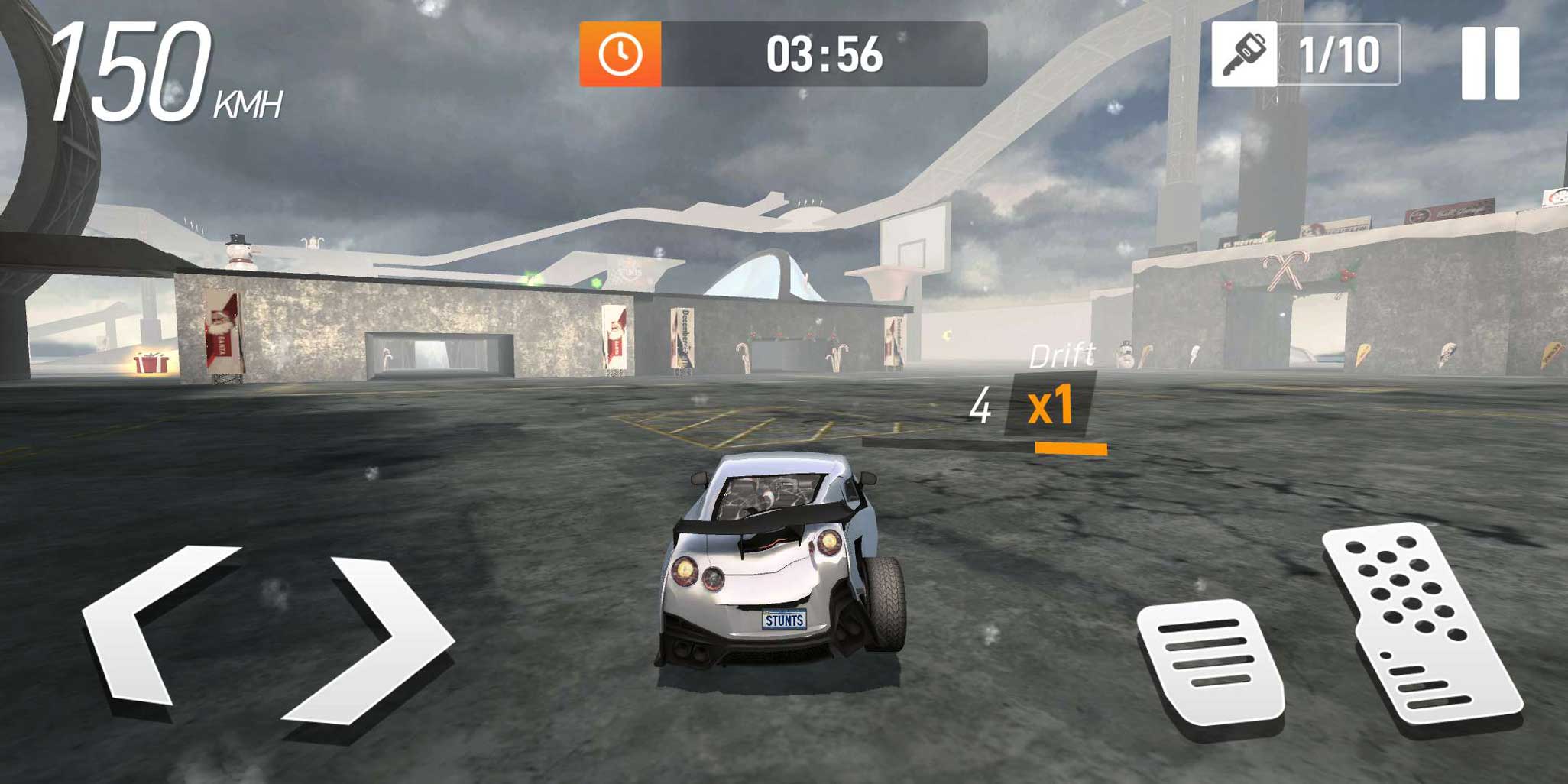Tap the orange clock icon beside timer
Image resolution: width=1568 pixels, height=784 pixels.
[x=620, y=53]
